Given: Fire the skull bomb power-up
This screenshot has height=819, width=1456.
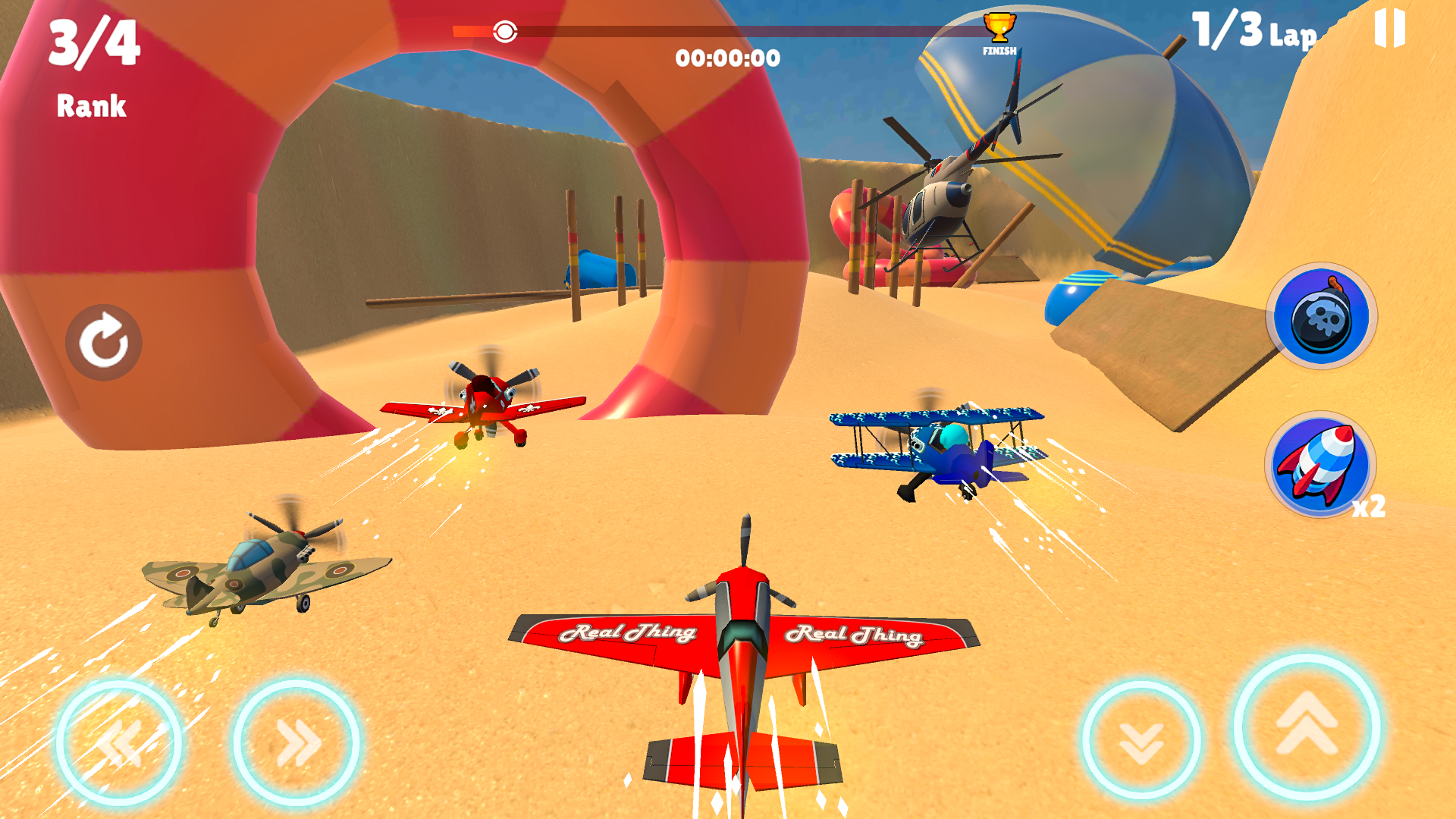Looking at the screenshot, I should pos(1321,315).
